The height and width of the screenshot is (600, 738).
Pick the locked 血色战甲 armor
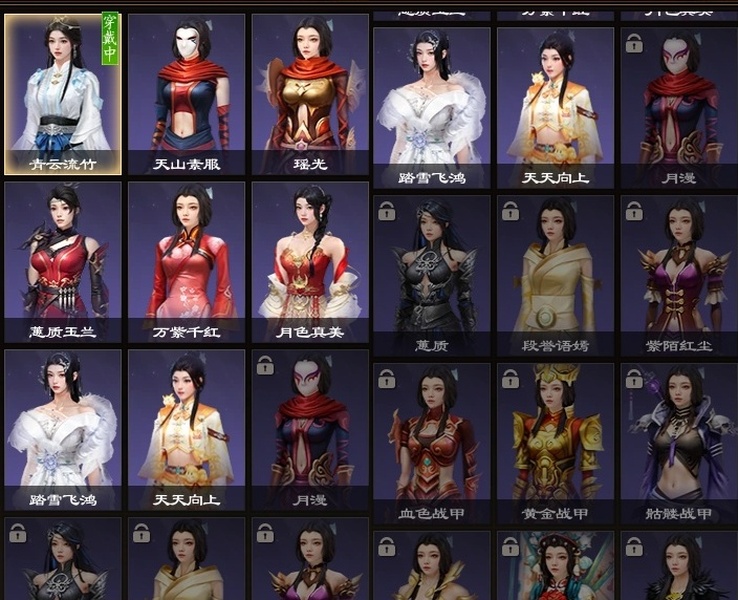(432, 440)
